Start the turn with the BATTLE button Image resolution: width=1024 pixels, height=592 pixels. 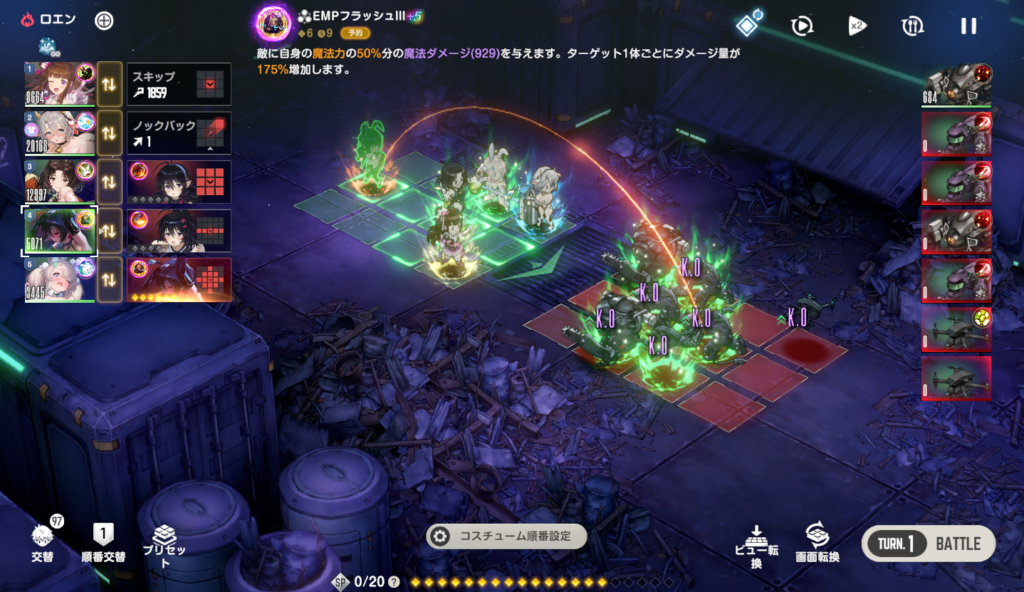[929, 544]
